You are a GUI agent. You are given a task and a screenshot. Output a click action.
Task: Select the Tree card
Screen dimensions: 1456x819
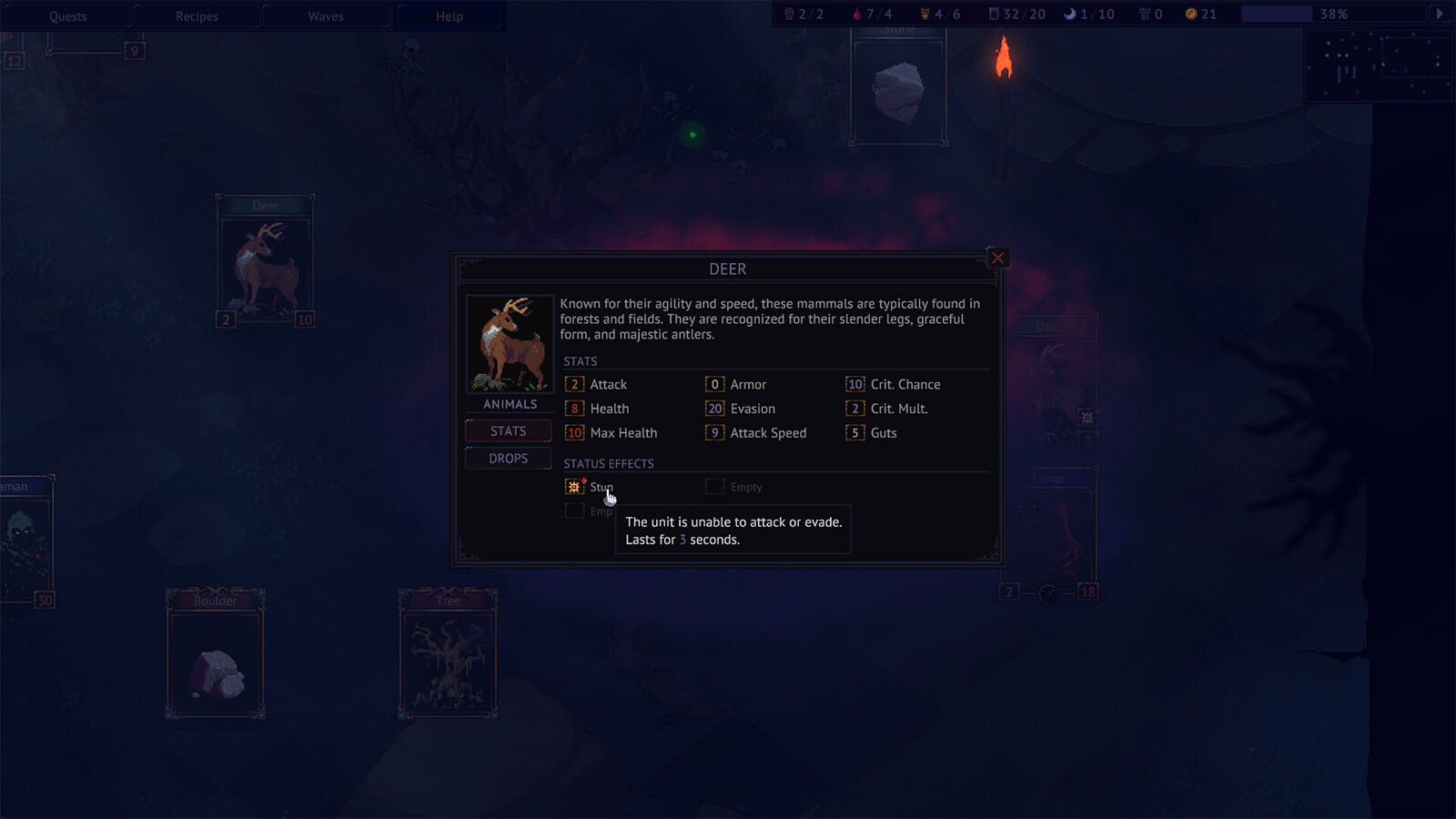tap(448, 653)
